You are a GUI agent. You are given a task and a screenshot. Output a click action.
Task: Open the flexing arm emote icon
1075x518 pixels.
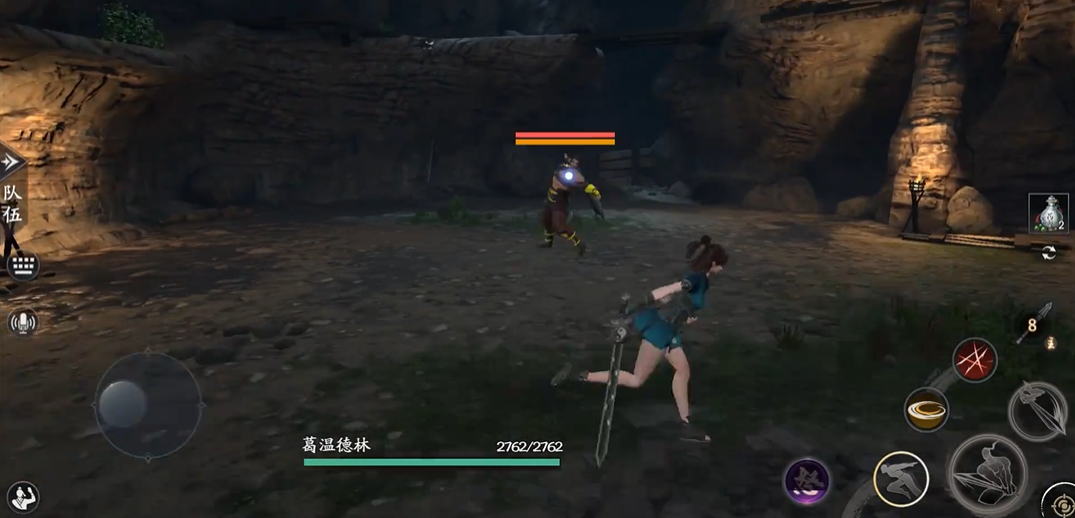(x=22, y=496)
